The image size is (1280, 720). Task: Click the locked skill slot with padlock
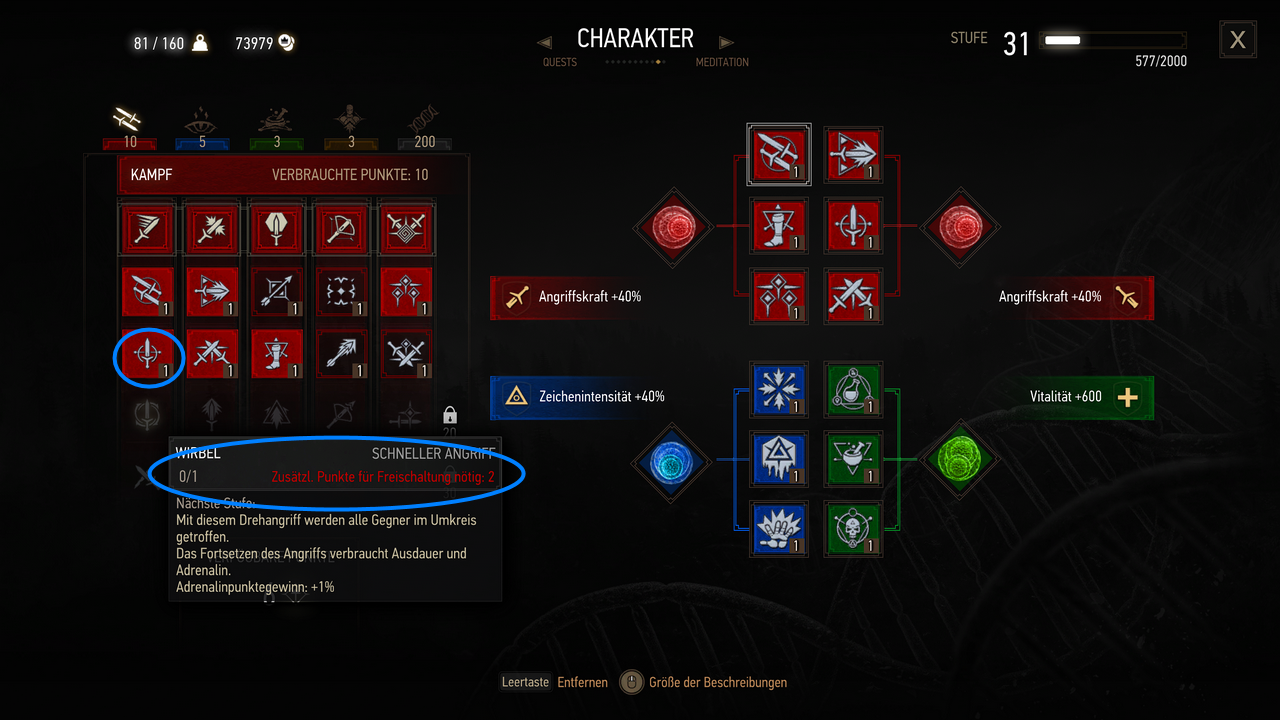pyautogui.click(x=448, y=415)
